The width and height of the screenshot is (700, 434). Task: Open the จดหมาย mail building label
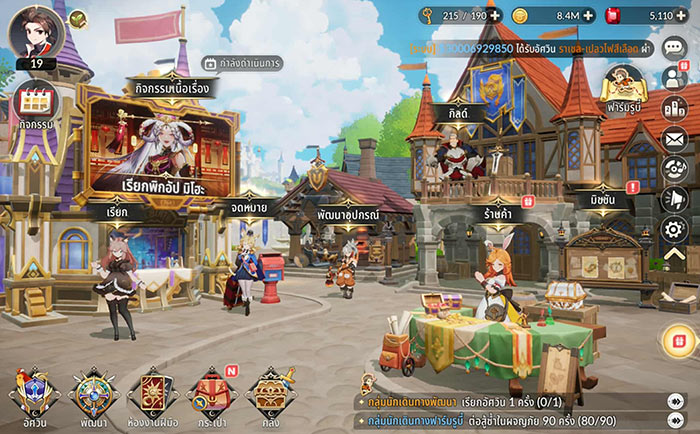(x=248, y=206)
